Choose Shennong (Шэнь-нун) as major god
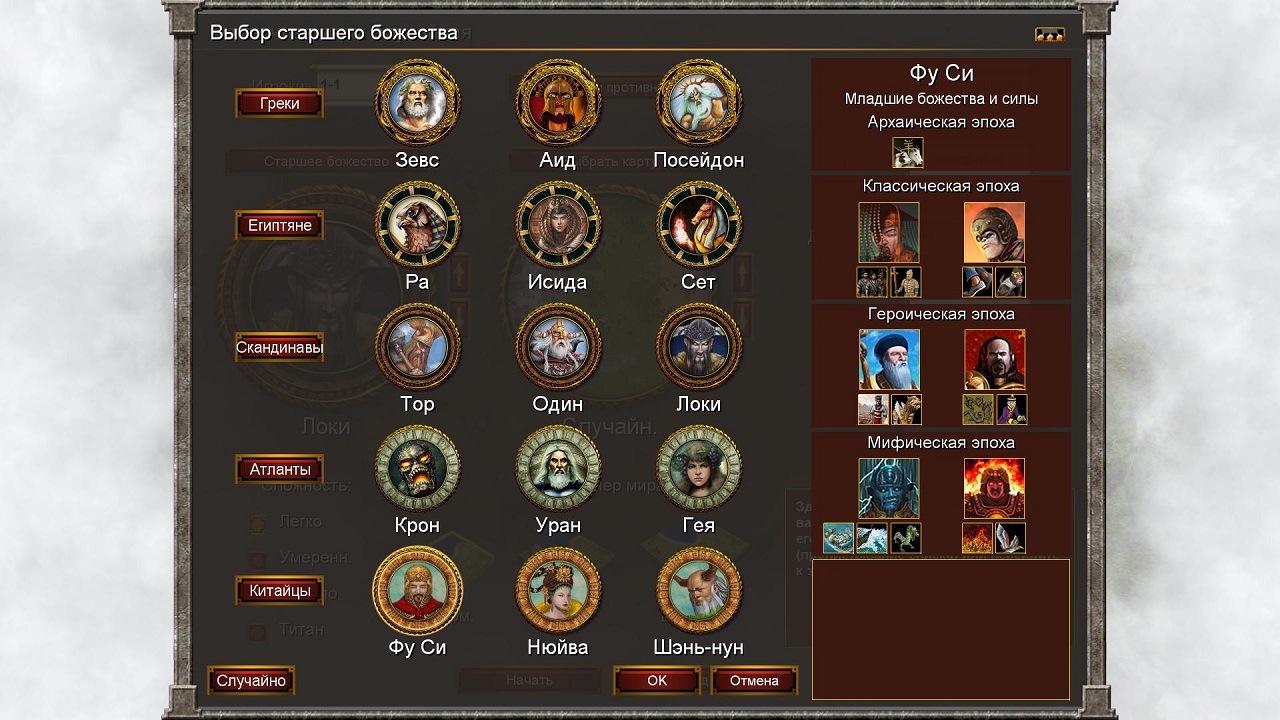The height and width of the screenshot is (720, 1280). click(699, 591)
